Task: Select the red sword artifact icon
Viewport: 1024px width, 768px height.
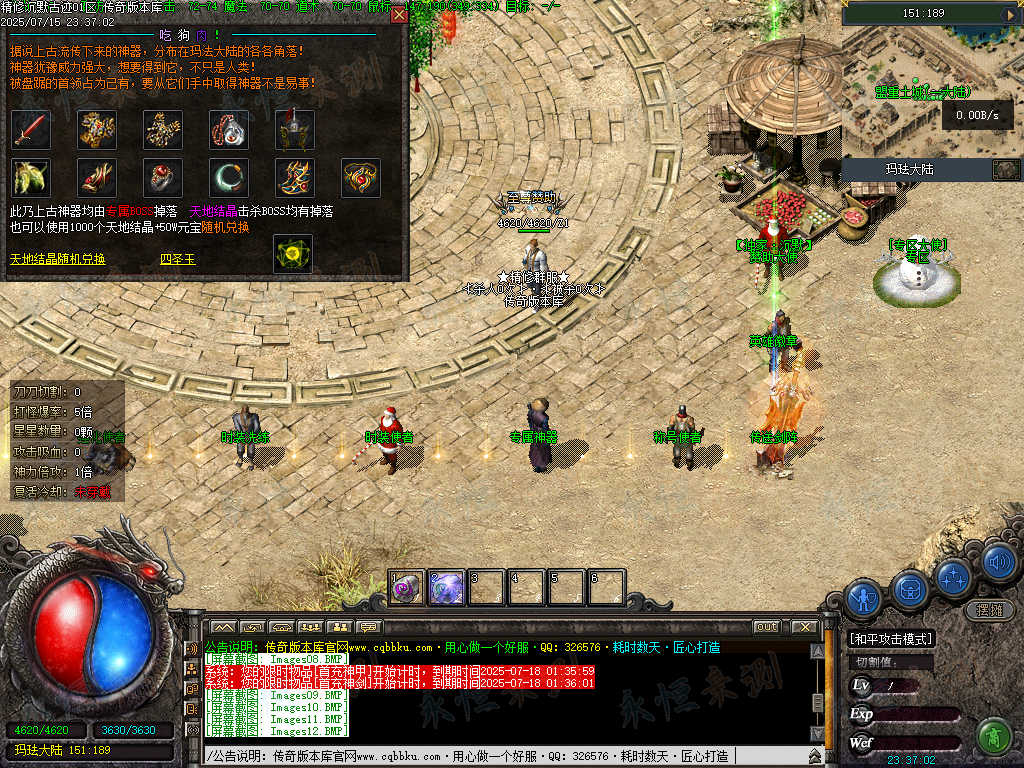Action: (x=30, y=129)
